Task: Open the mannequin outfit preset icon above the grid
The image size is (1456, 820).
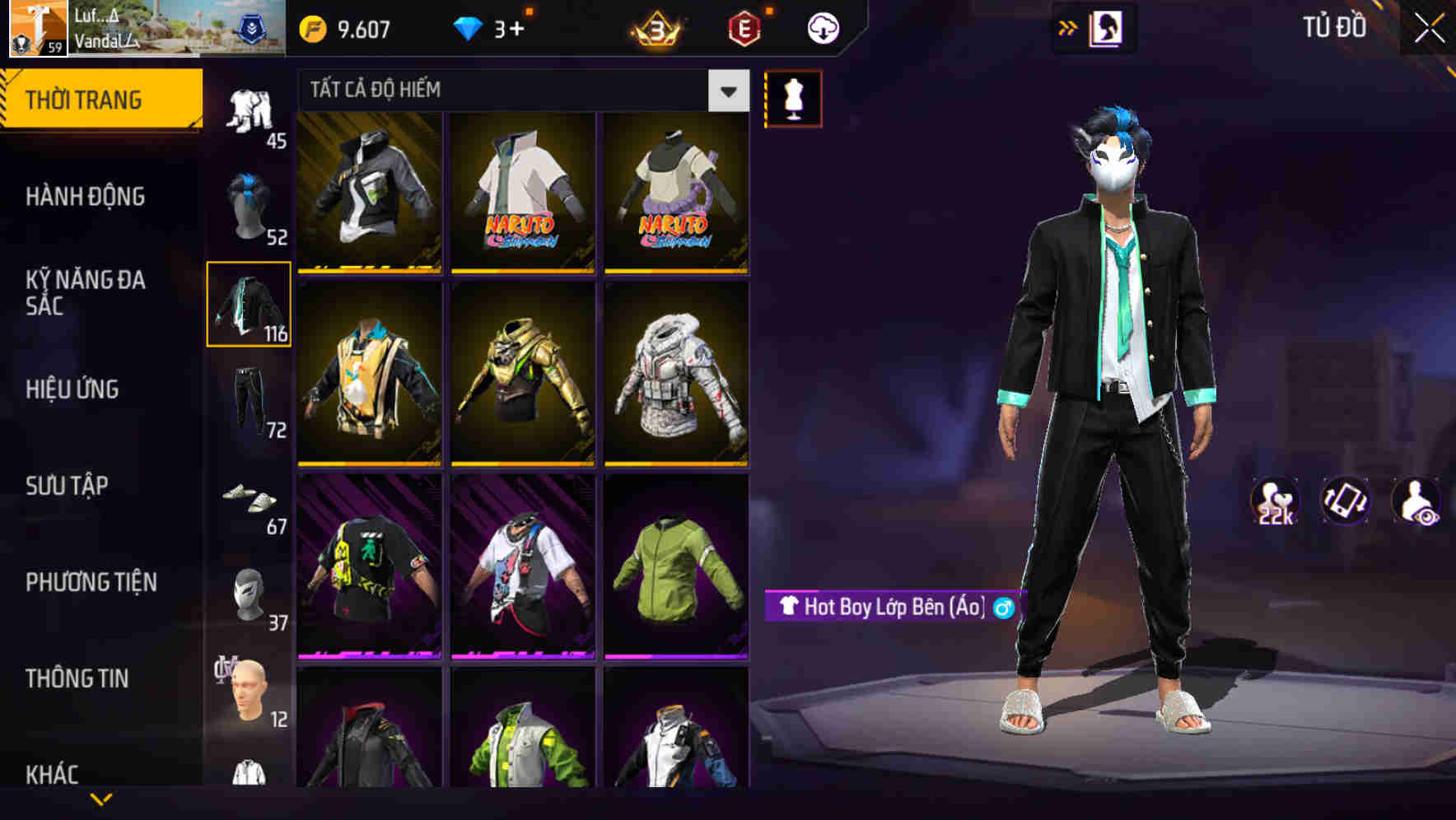Action: tap(793, 97)
